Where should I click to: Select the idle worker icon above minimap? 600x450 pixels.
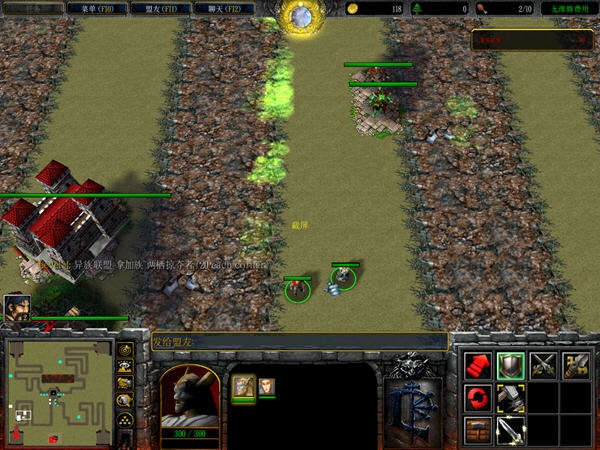[15, 307]
